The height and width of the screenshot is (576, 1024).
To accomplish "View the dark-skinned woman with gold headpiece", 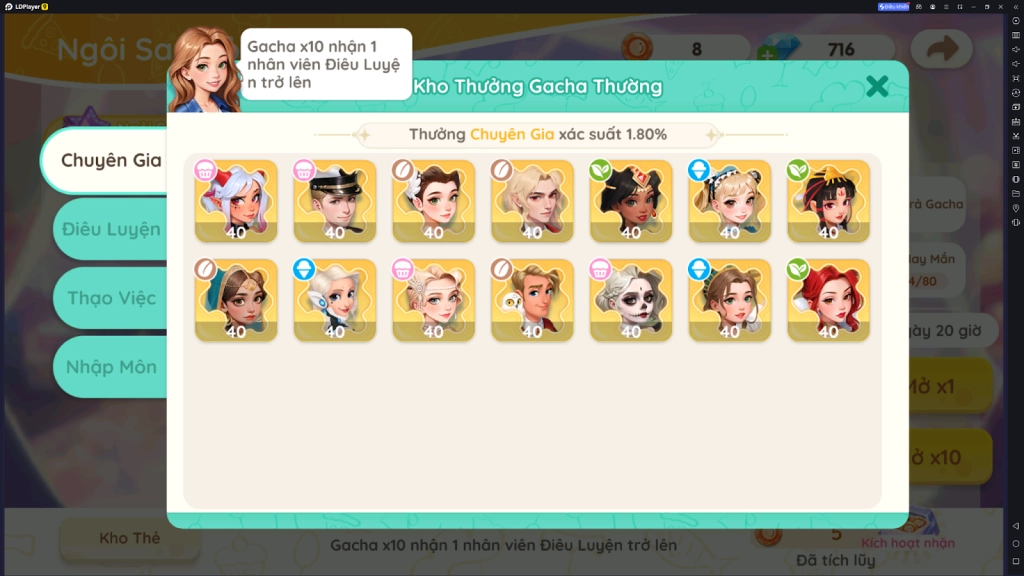I will click(x=631, y=201).
